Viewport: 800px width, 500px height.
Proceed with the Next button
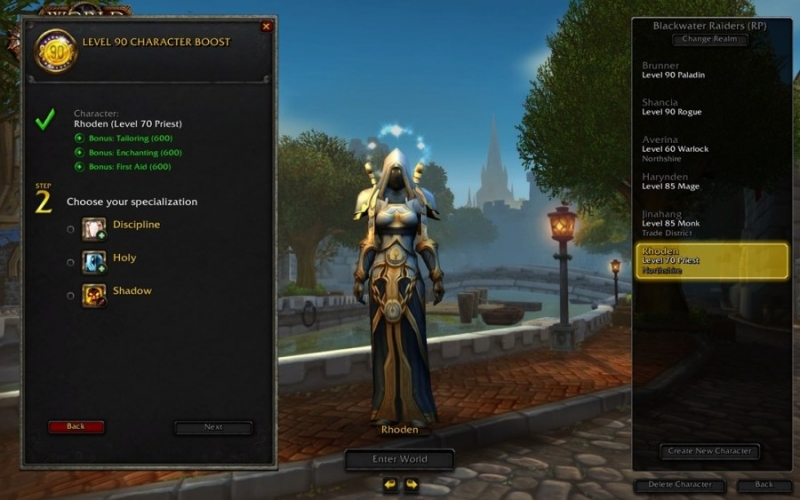pyautogui.click(x=213, y=427)
